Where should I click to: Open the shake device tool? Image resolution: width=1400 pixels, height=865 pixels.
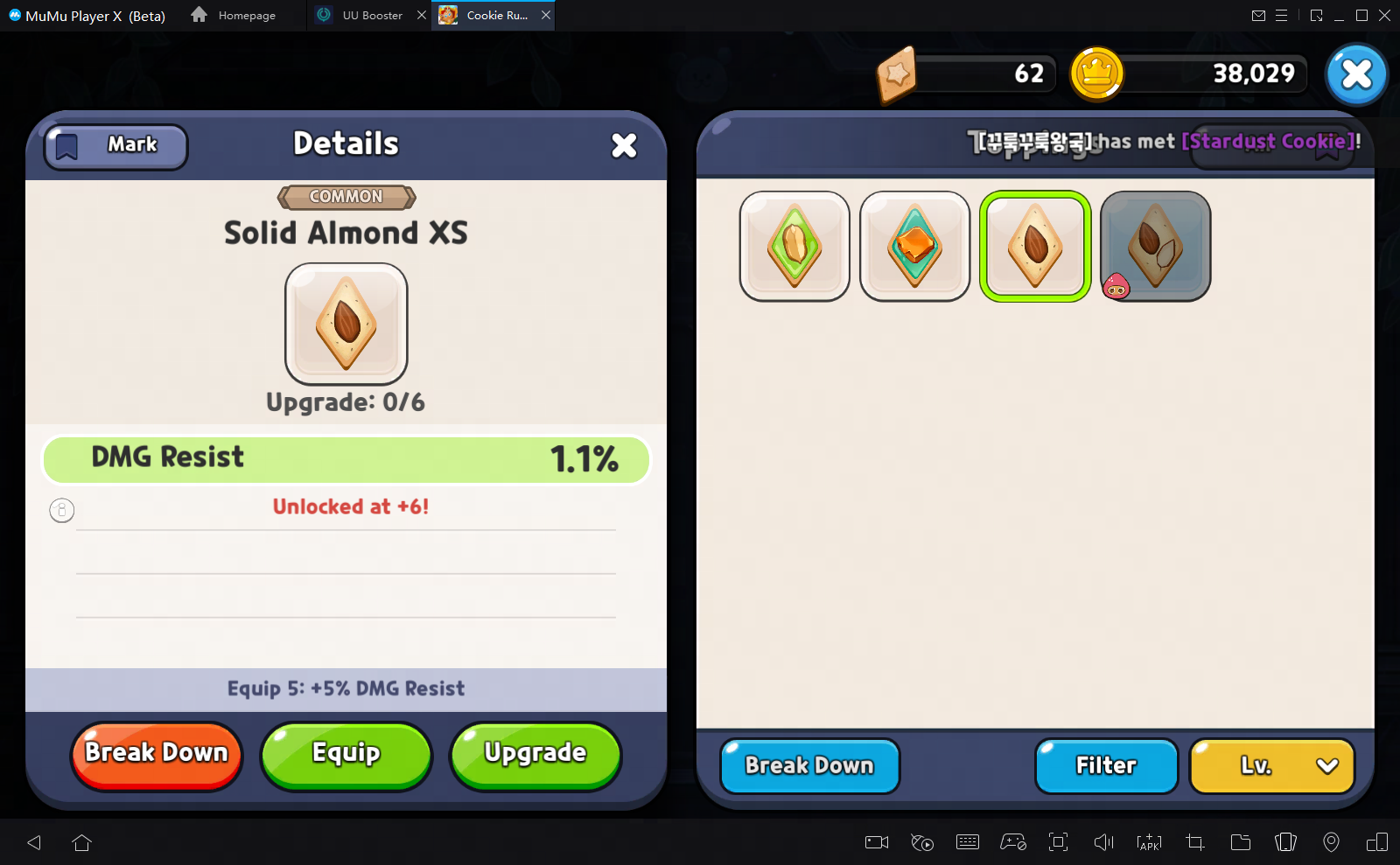[1285, 842]
